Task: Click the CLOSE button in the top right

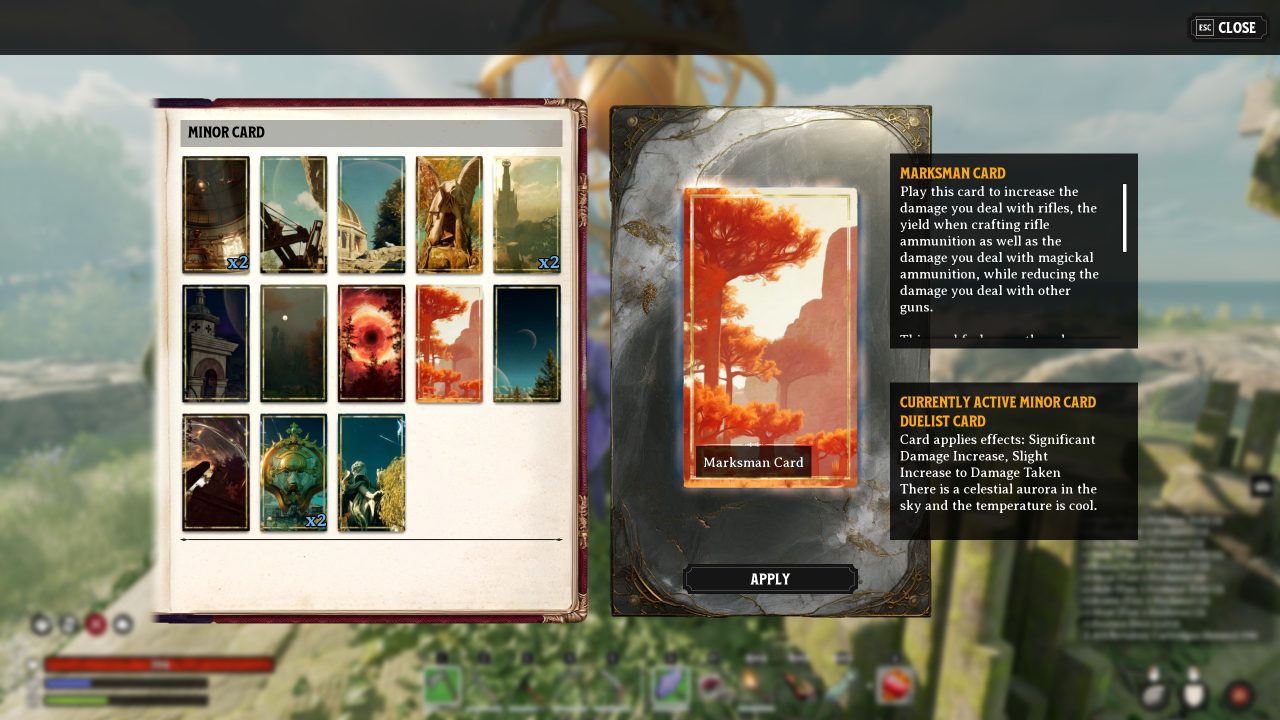Action: pyautogui.click(x=1228, y=27)
